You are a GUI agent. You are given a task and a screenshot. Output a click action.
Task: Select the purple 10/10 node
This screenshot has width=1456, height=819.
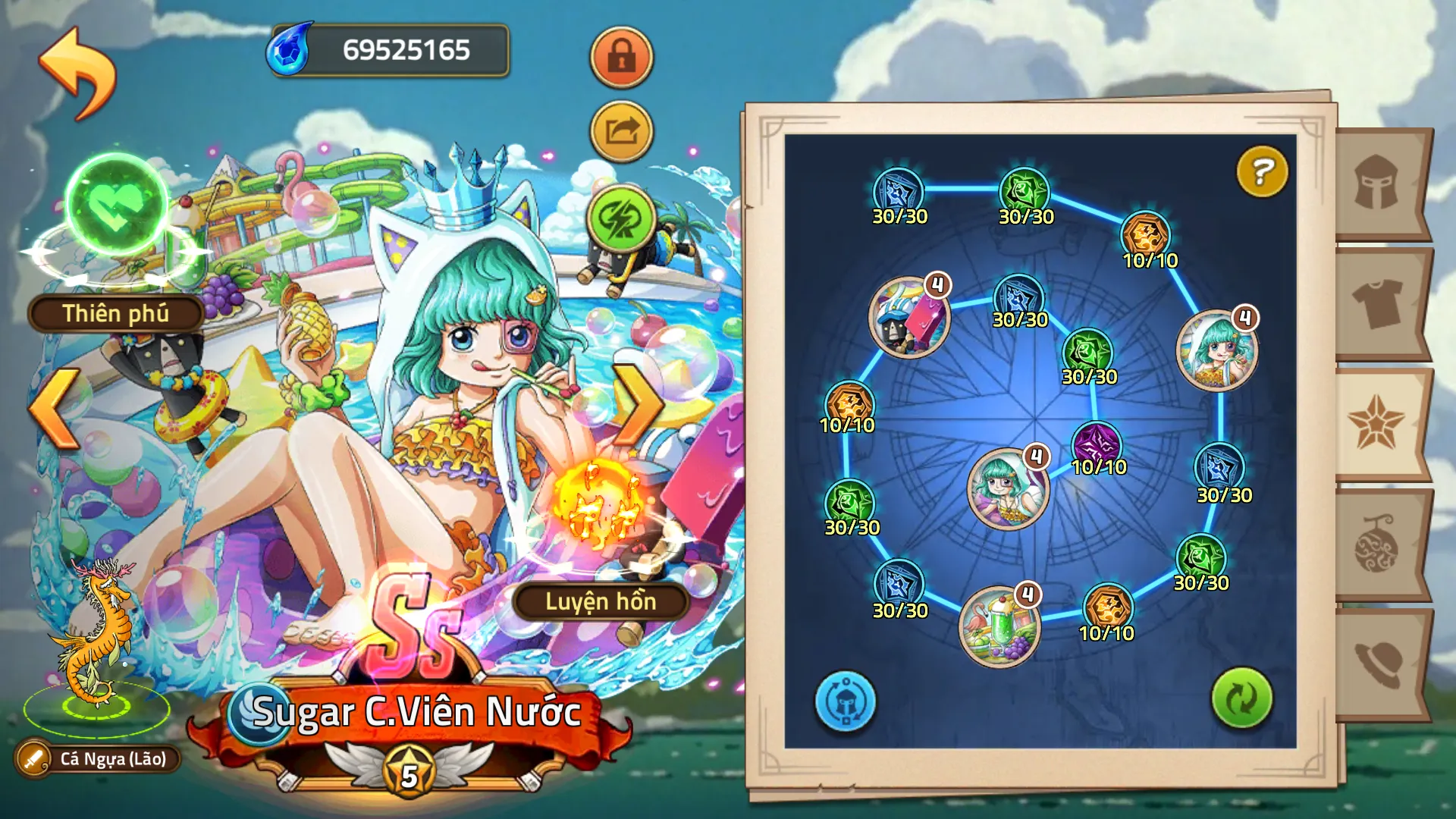click(1097, 440)
